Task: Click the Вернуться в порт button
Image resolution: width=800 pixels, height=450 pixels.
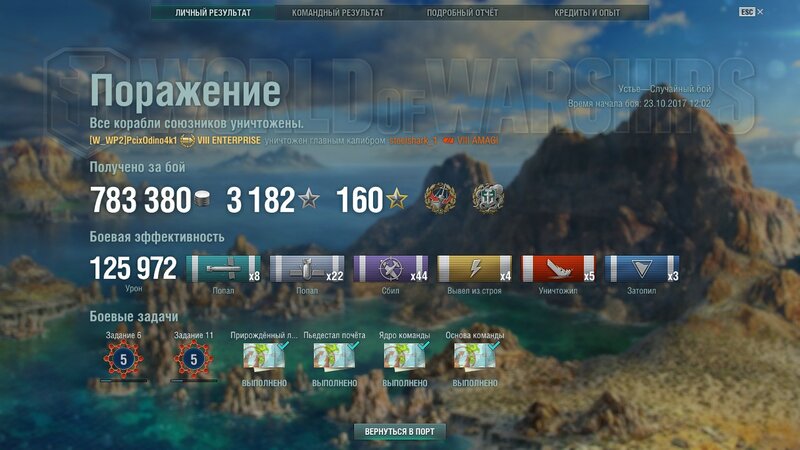Action: pyautogui.click(x=399, y=431)
